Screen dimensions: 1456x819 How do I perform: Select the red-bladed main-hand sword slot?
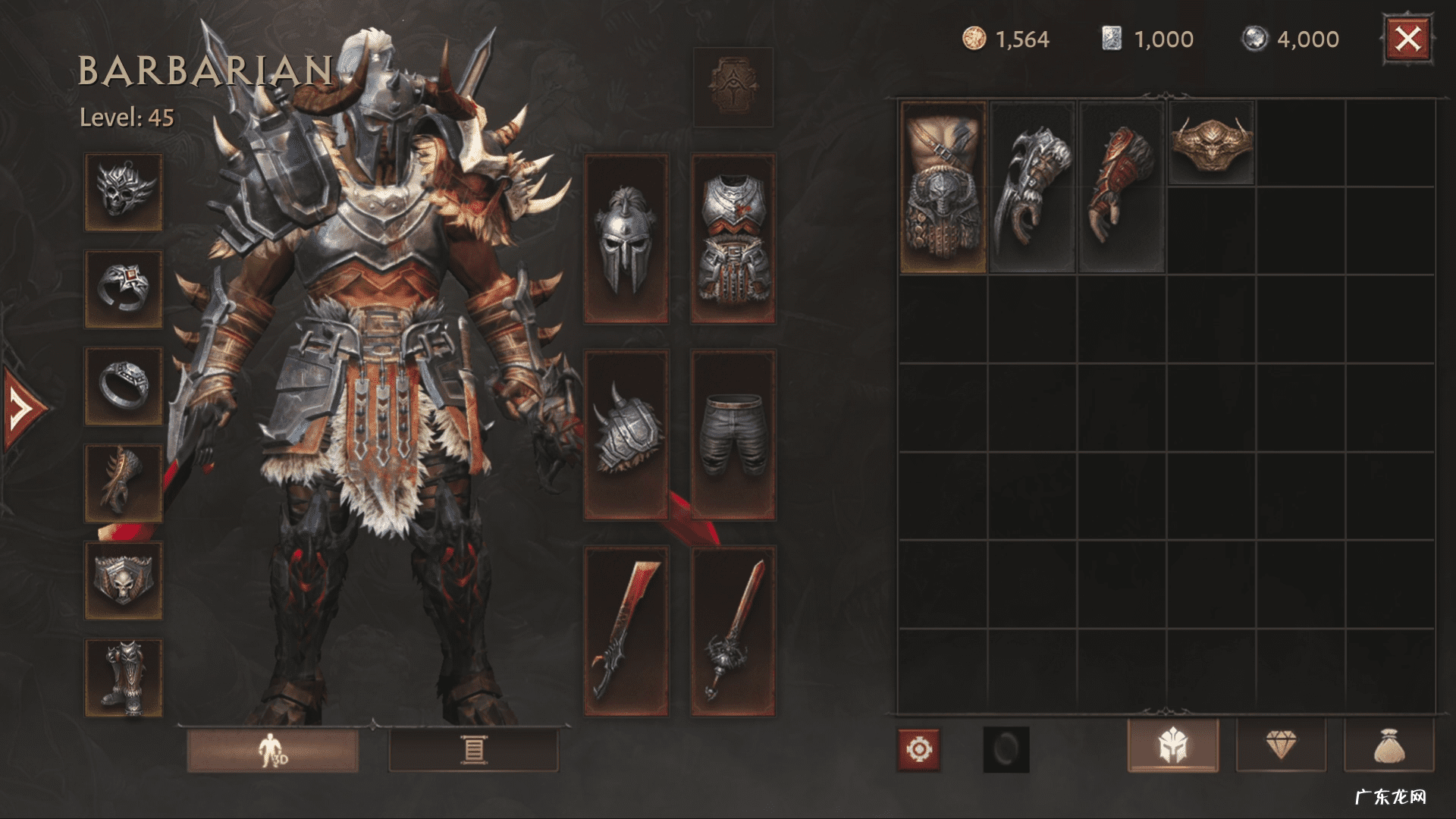click(x=626, y=631)
